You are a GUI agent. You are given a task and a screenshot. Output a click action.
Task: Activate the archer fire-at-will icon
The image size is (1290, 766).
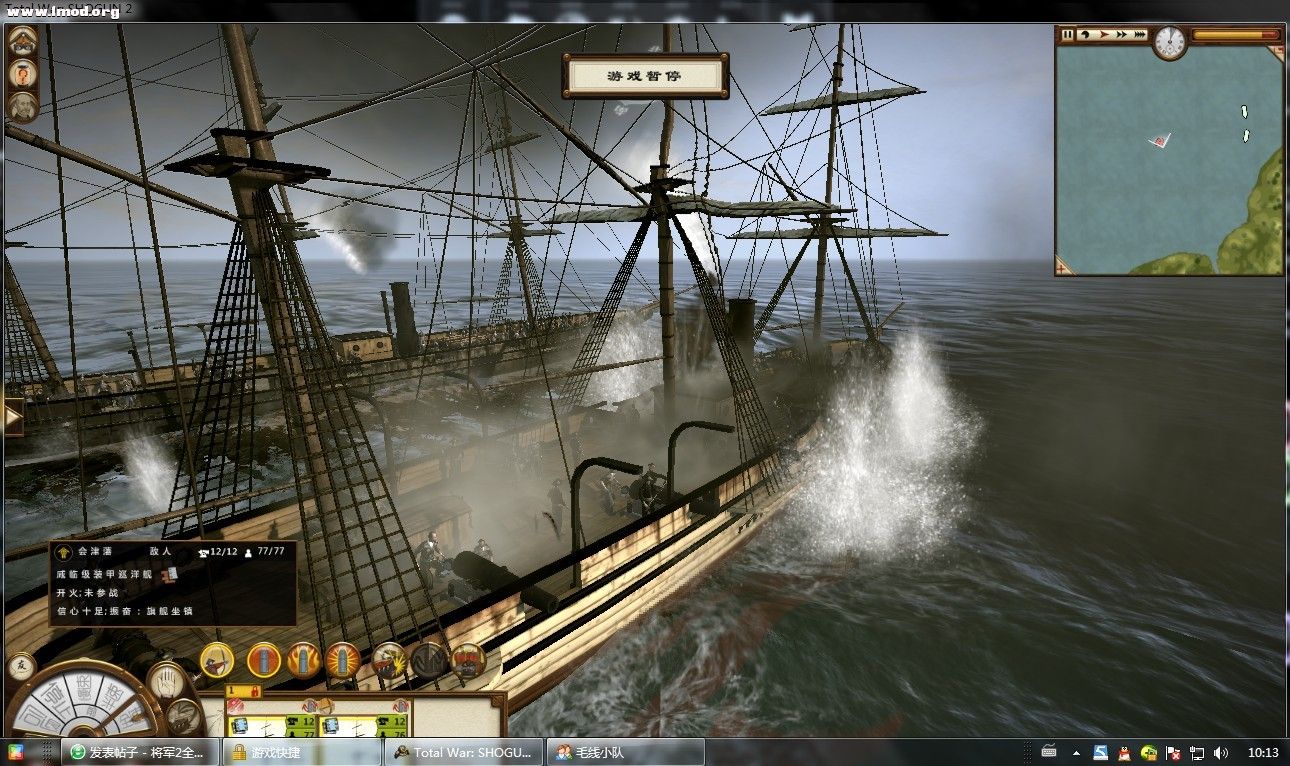click(x=217, y=660)
